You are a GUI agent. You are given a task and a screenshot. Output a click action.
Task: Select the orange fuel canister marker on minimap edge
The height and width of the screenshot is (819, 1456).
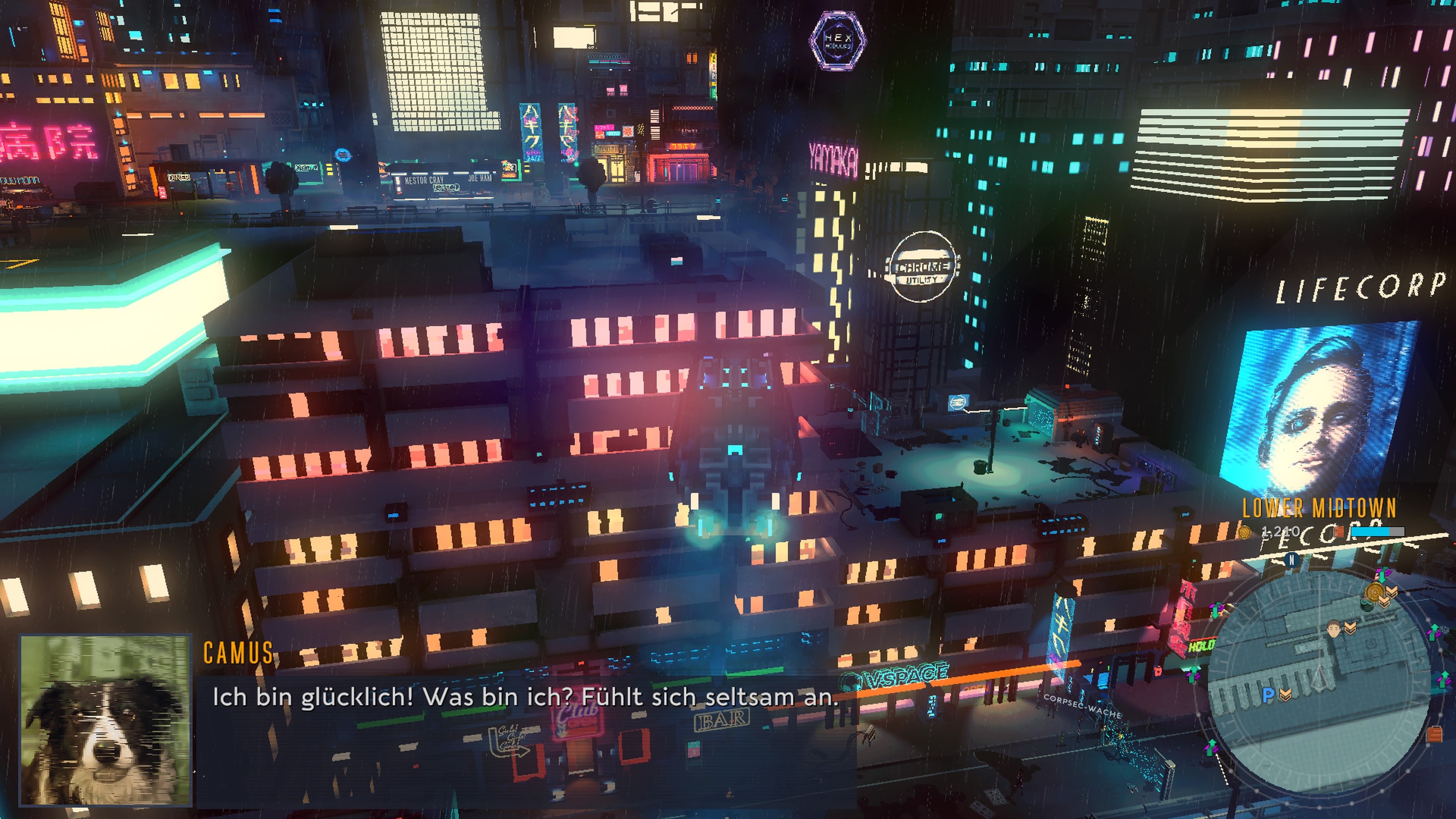tap(1434, 734)
